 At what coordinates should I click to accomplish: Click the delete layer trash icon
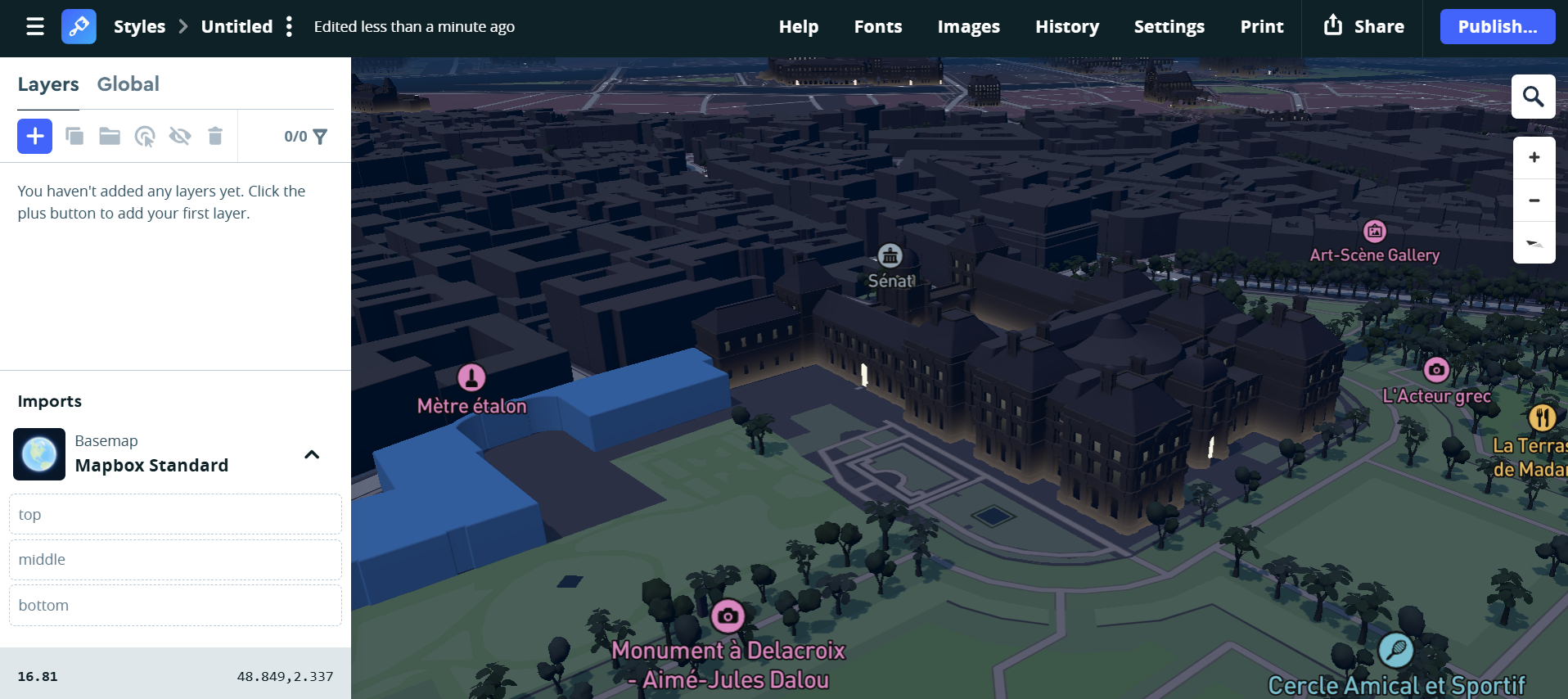tap(215, 136)
